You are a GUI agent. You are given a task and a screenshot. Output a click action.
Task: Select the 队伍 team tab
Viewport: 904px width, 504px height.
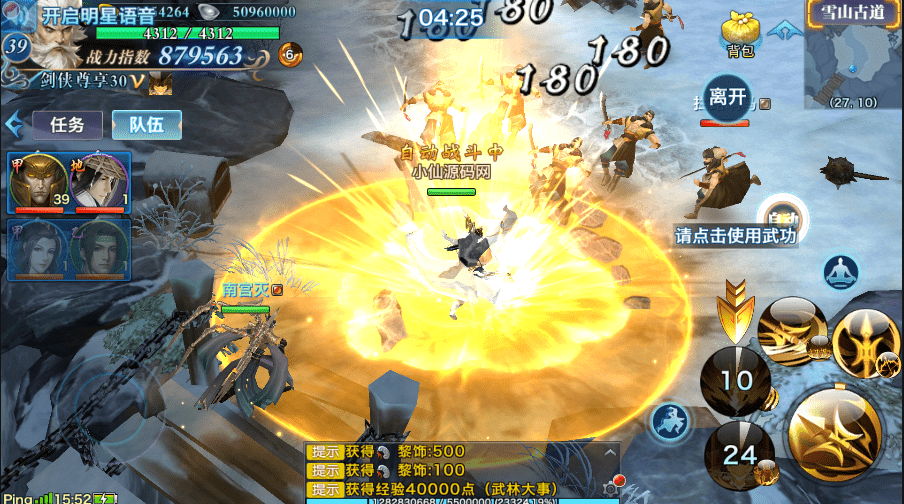coord(146,125)
